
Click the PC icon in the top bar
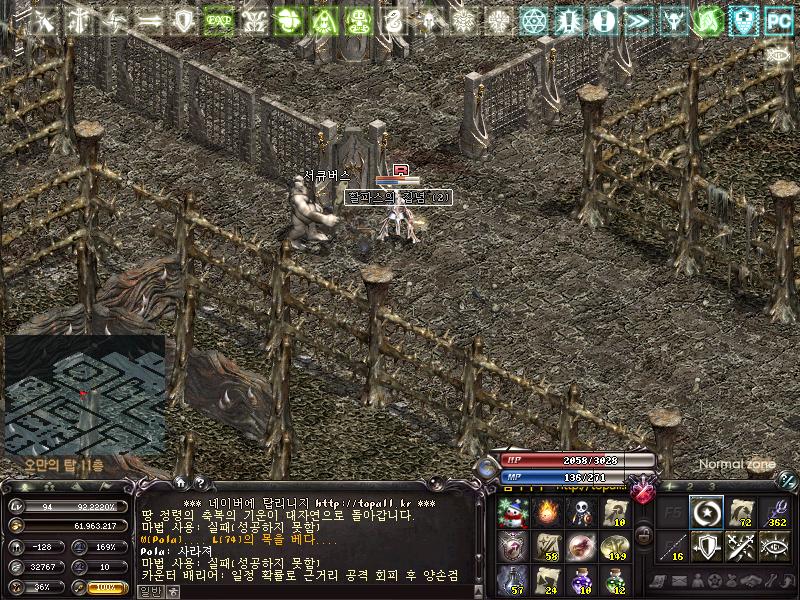(777, 20)
